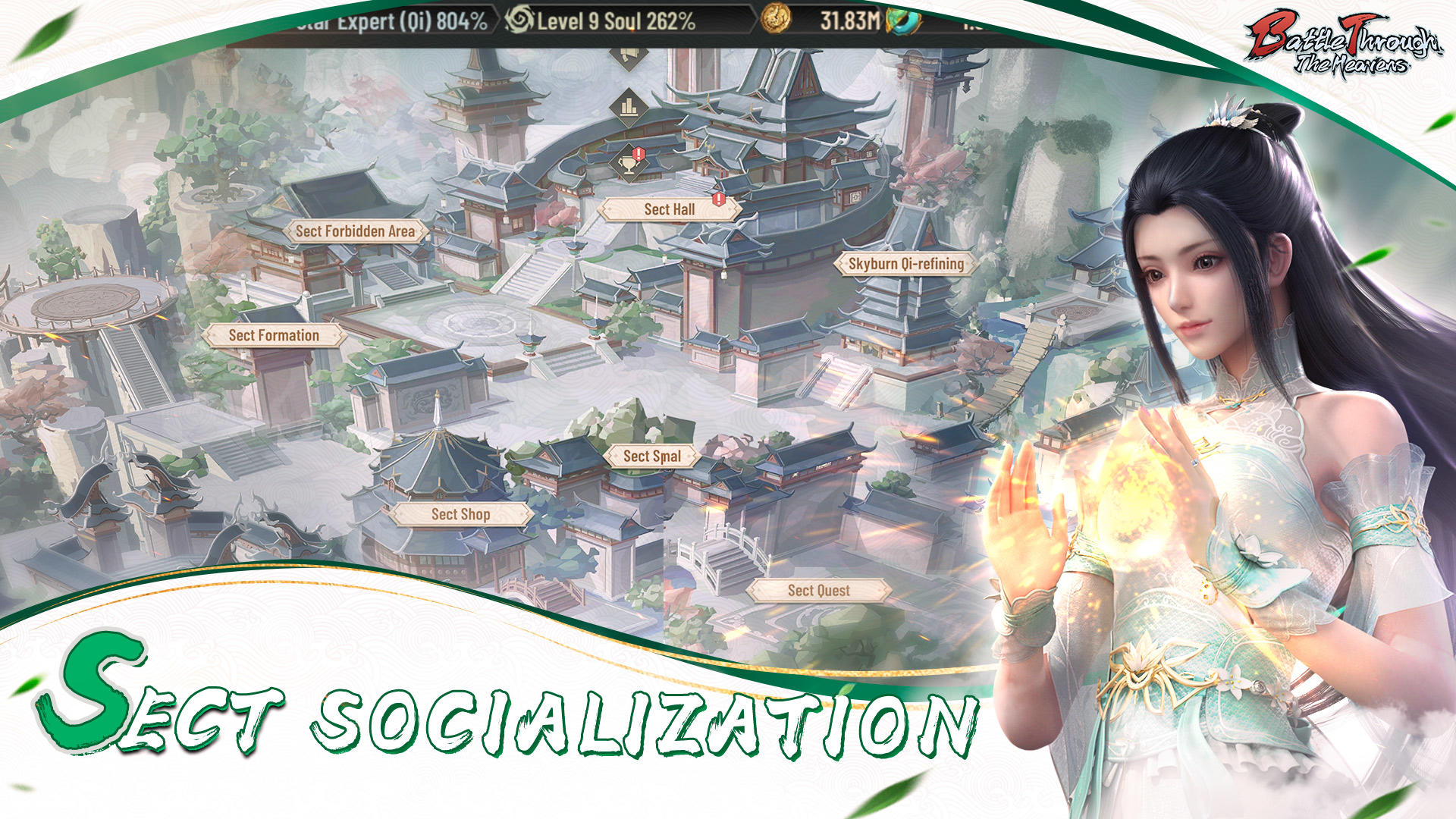
Task: Tap the swirling soul emblem beside Level 9 Soul
Action: coord(522,22)
